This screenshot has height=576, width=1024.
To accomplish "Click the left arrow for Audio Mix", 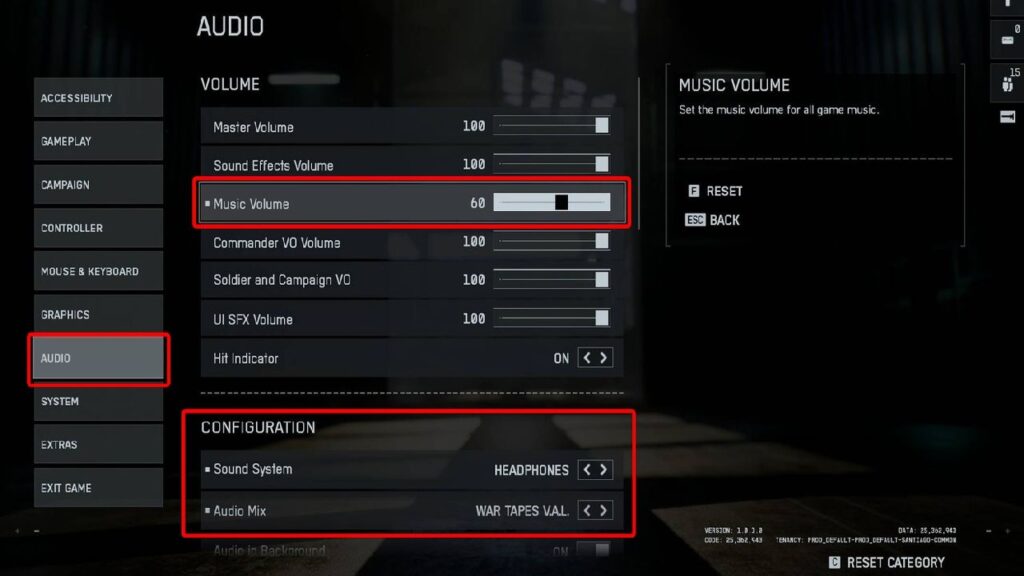I will pos(587,511).
